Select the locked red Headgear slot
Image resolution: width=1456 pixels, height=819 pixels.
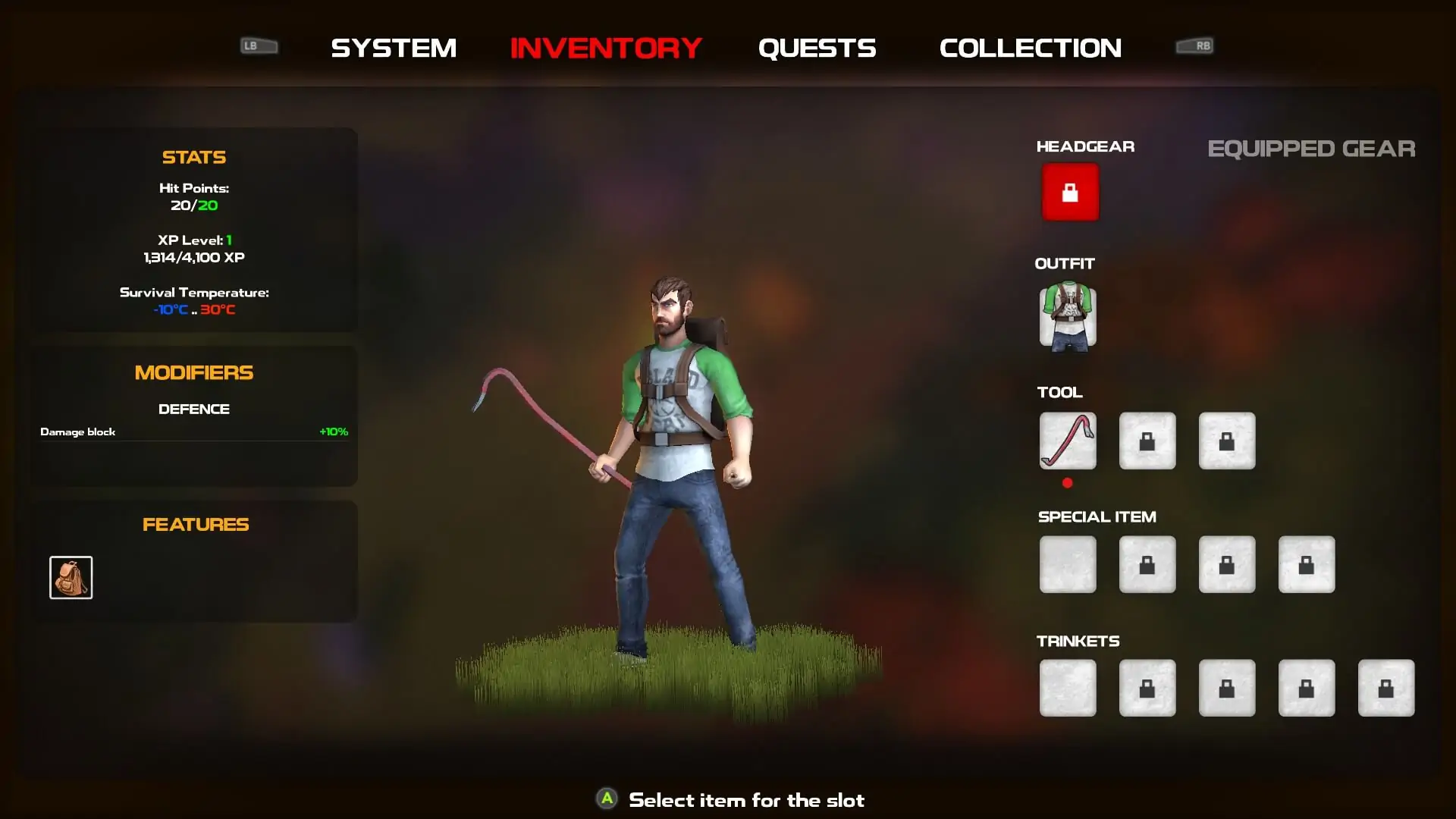coord(1069,192)
